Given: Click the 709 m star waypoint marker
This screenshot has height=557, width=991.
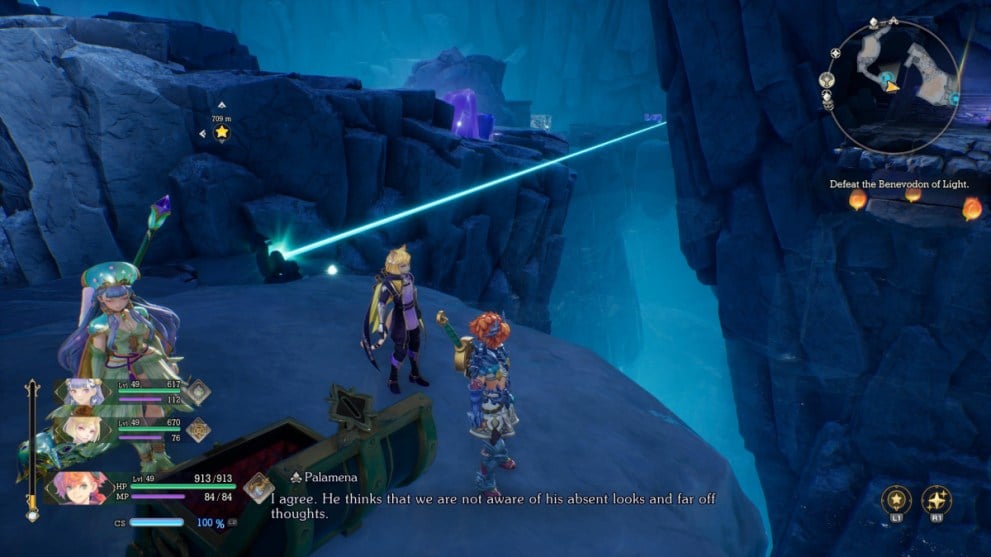Looking at the screenshot, I should [x=221, y=132].
